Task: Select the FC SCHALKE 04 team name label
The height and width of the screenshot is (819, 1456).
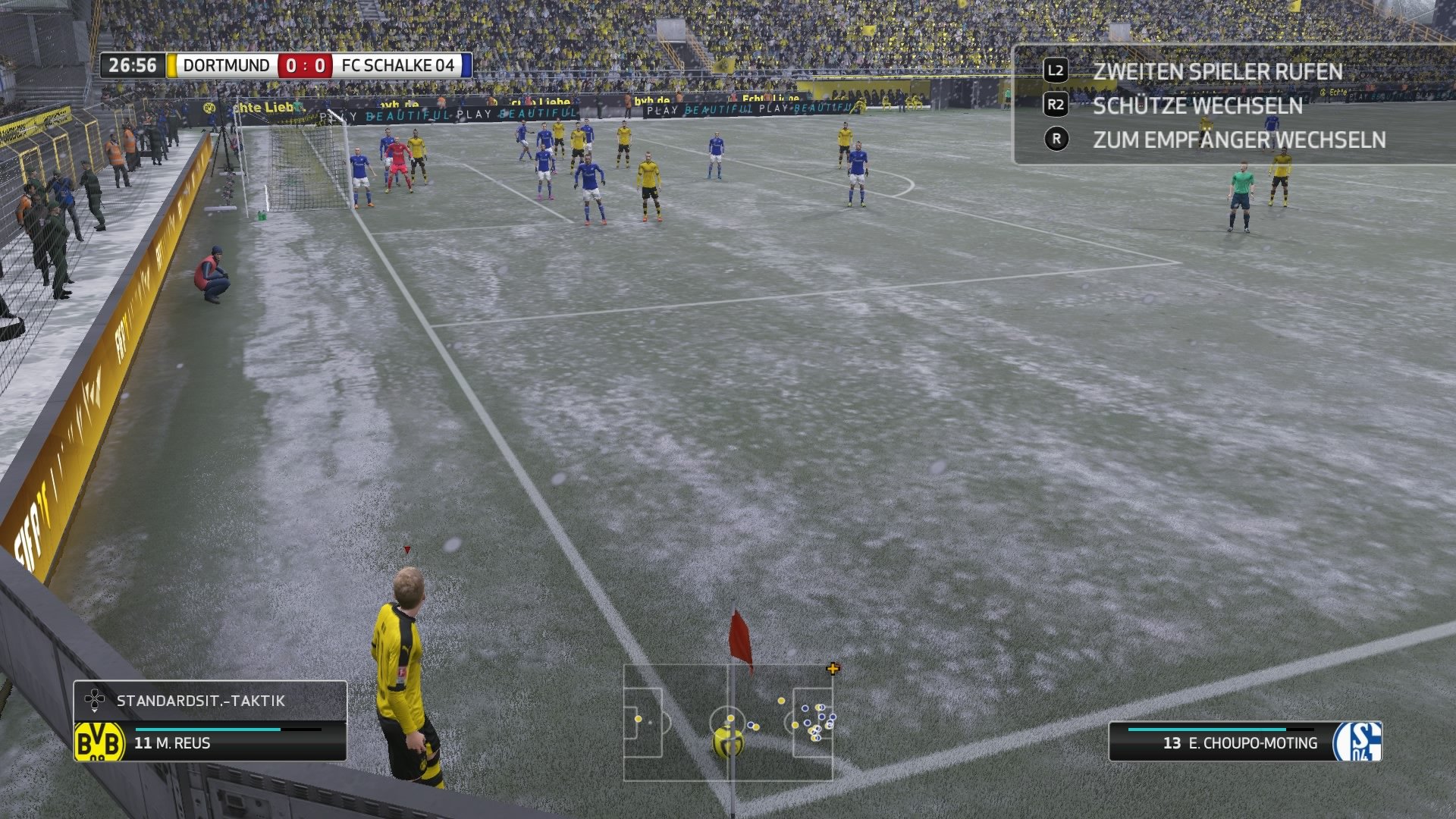Action: tap(398, 65)
